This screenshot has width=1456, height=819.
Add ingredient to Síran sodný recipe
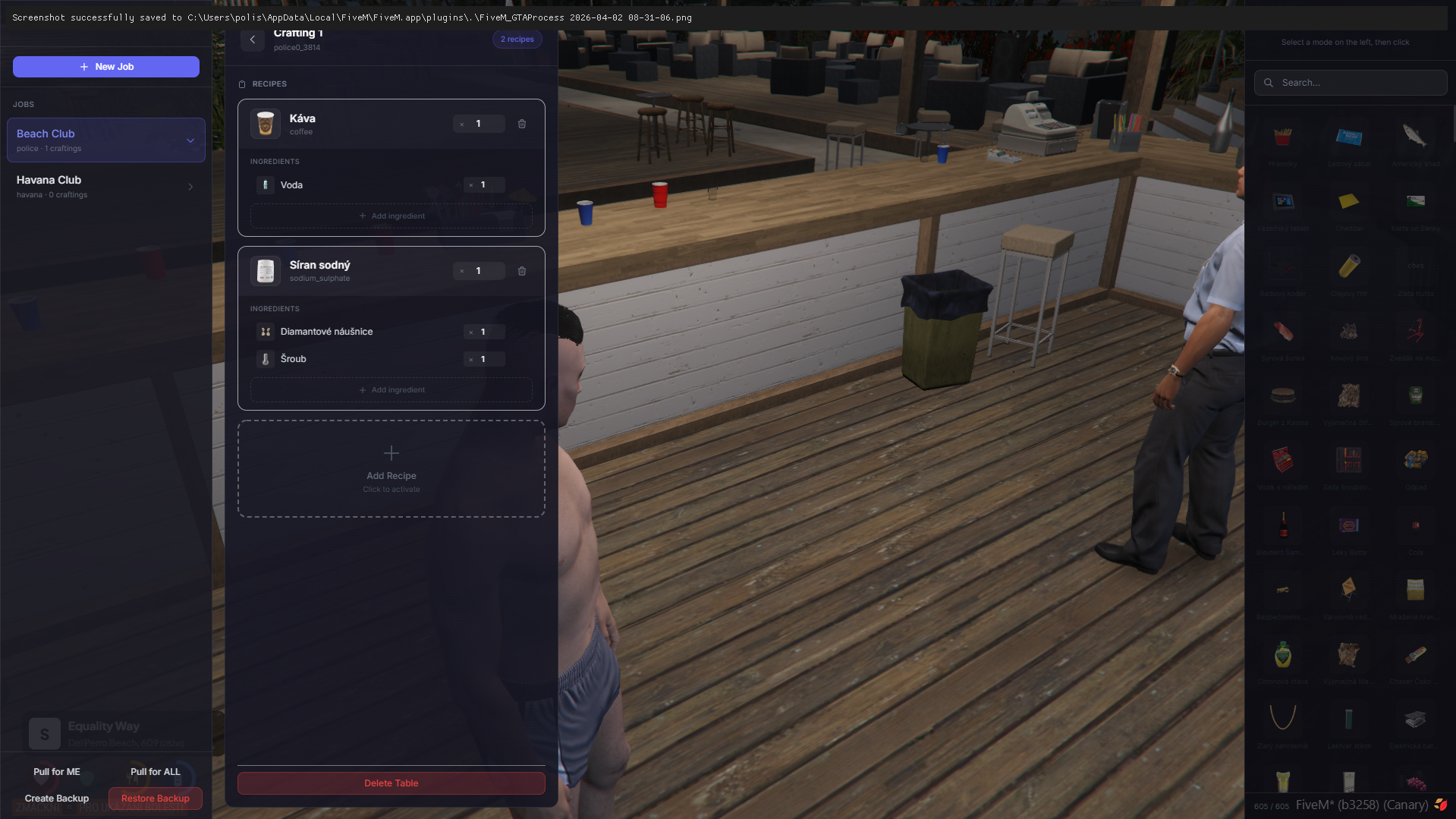coord(392,390)
